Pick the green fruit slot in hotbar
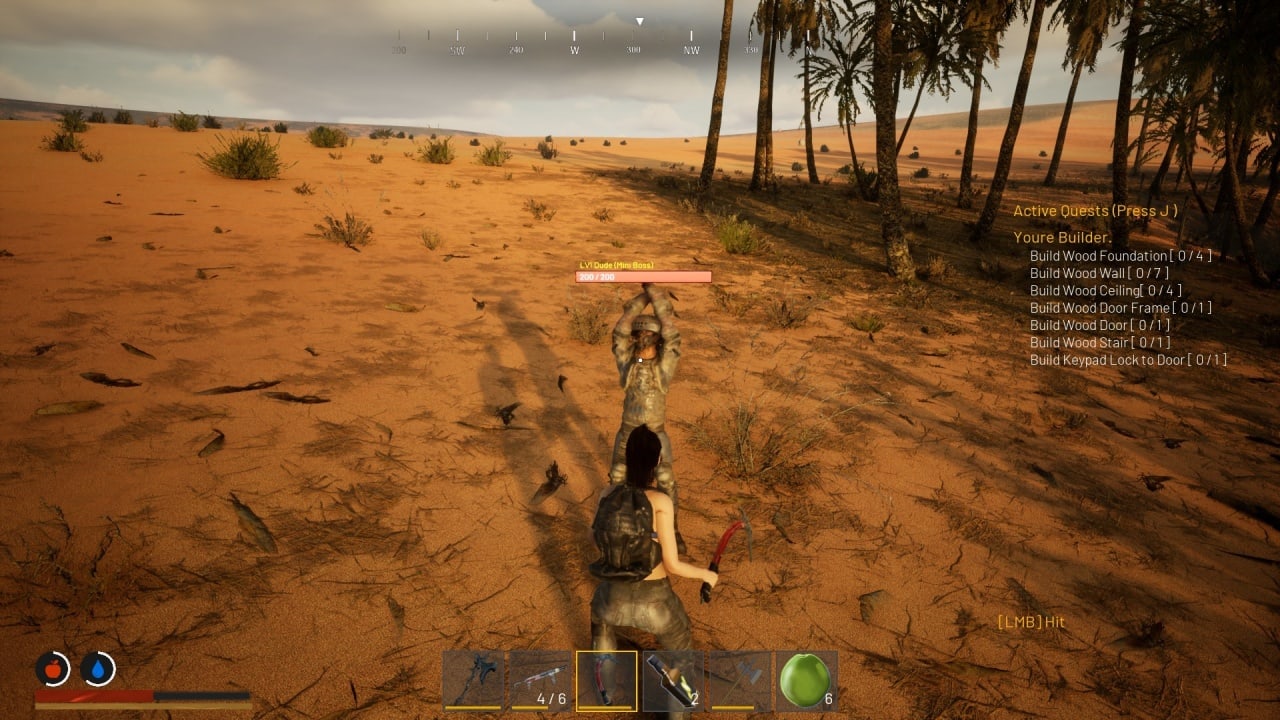The height and width of the screenshot is (720, 1280). click(x=806, y=681)
